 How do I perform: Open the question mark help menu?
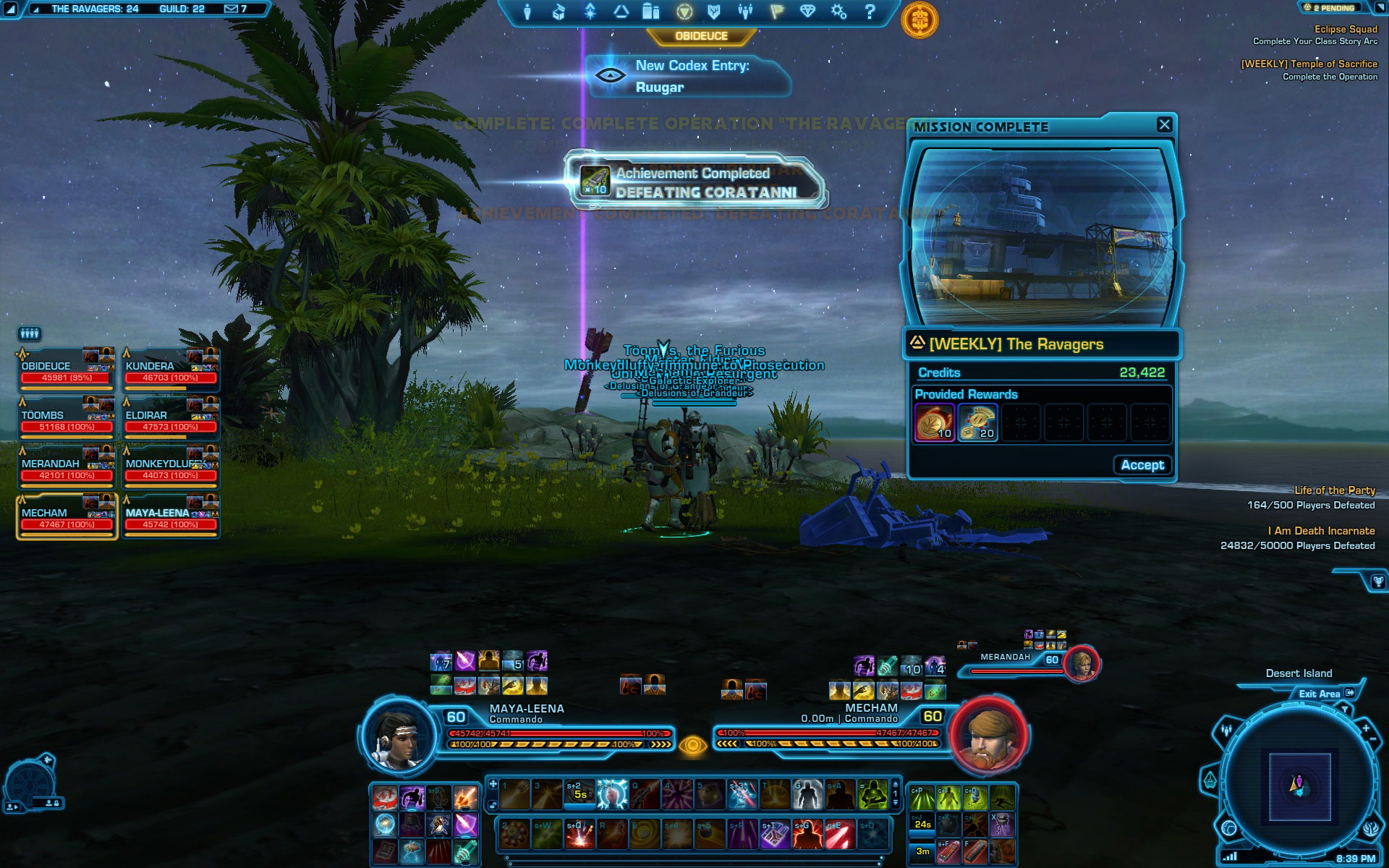870,12
